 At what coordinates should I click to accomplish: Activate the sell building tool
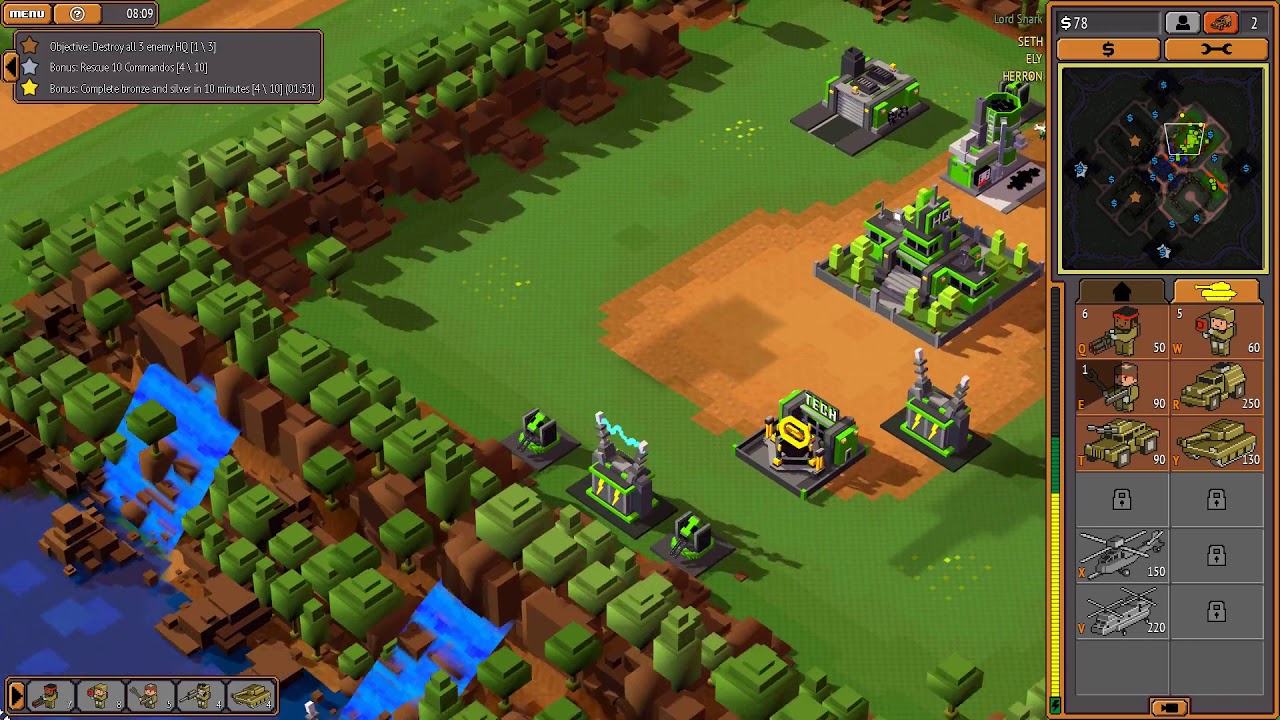1108,48
